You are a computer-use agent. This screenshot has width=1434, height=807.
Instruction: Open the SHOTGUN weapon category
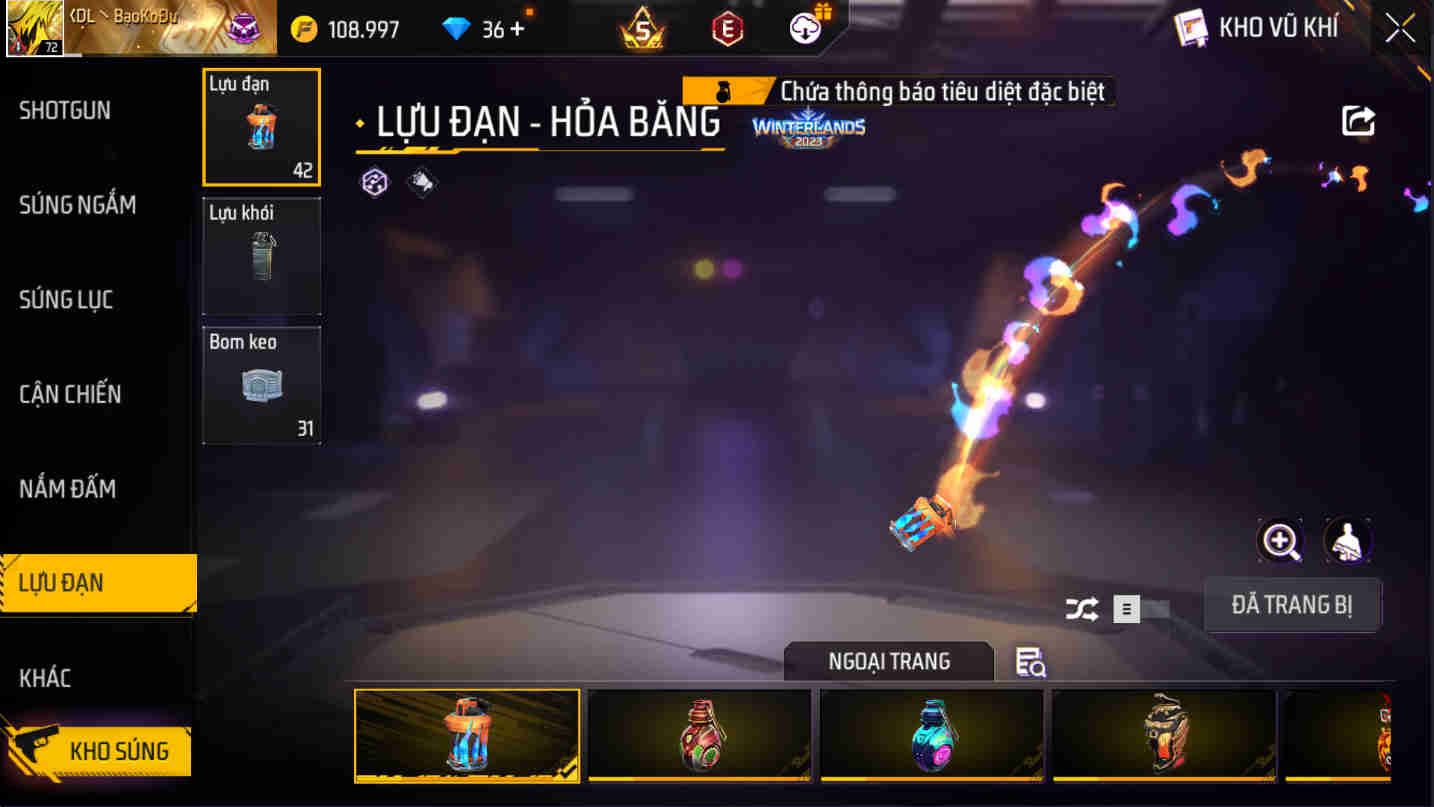click(x=65, y=110)
